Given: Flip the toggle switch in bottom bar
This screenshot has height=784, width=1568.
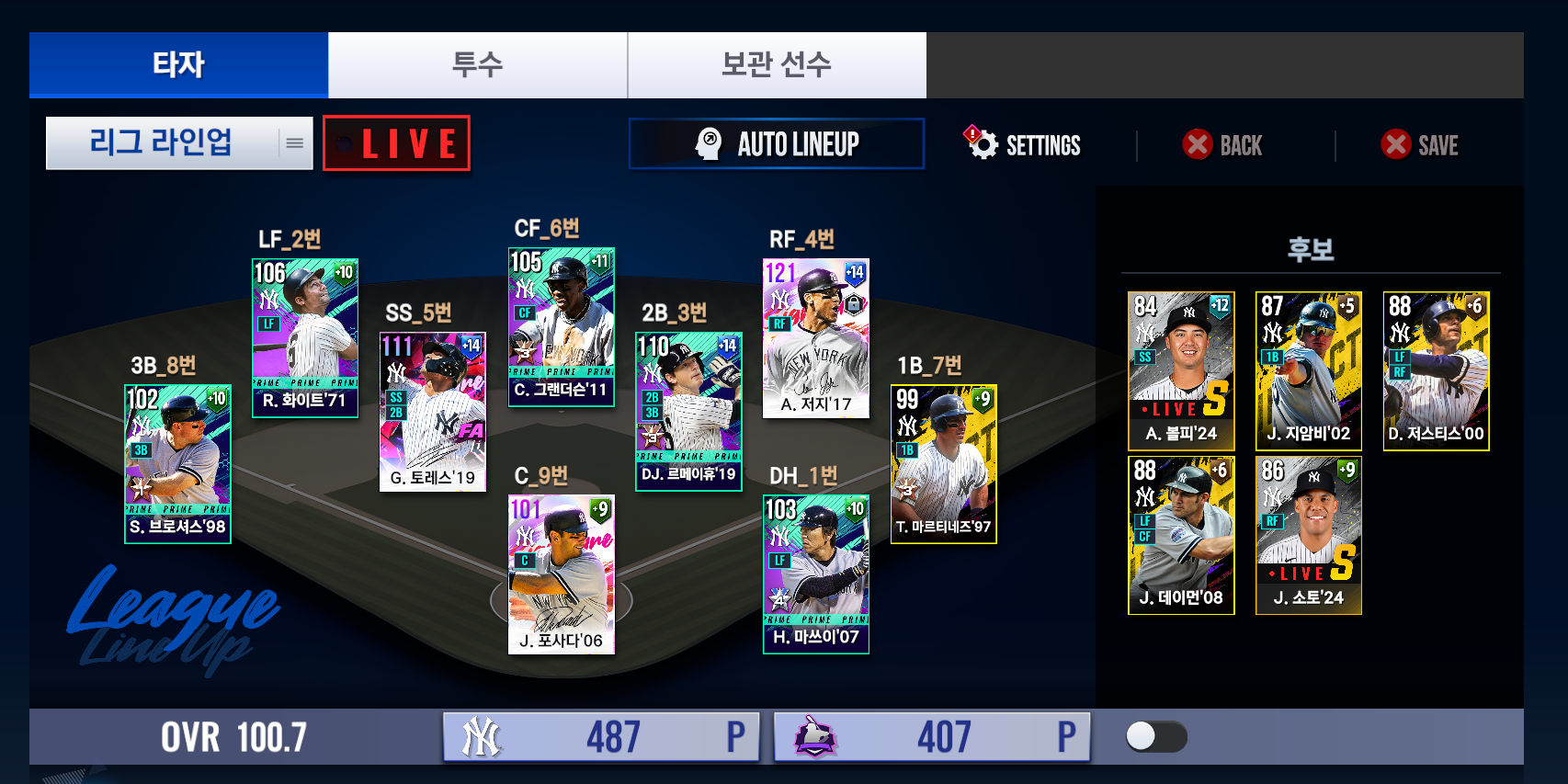Looking at the screenshot, I should [1156, 736].
